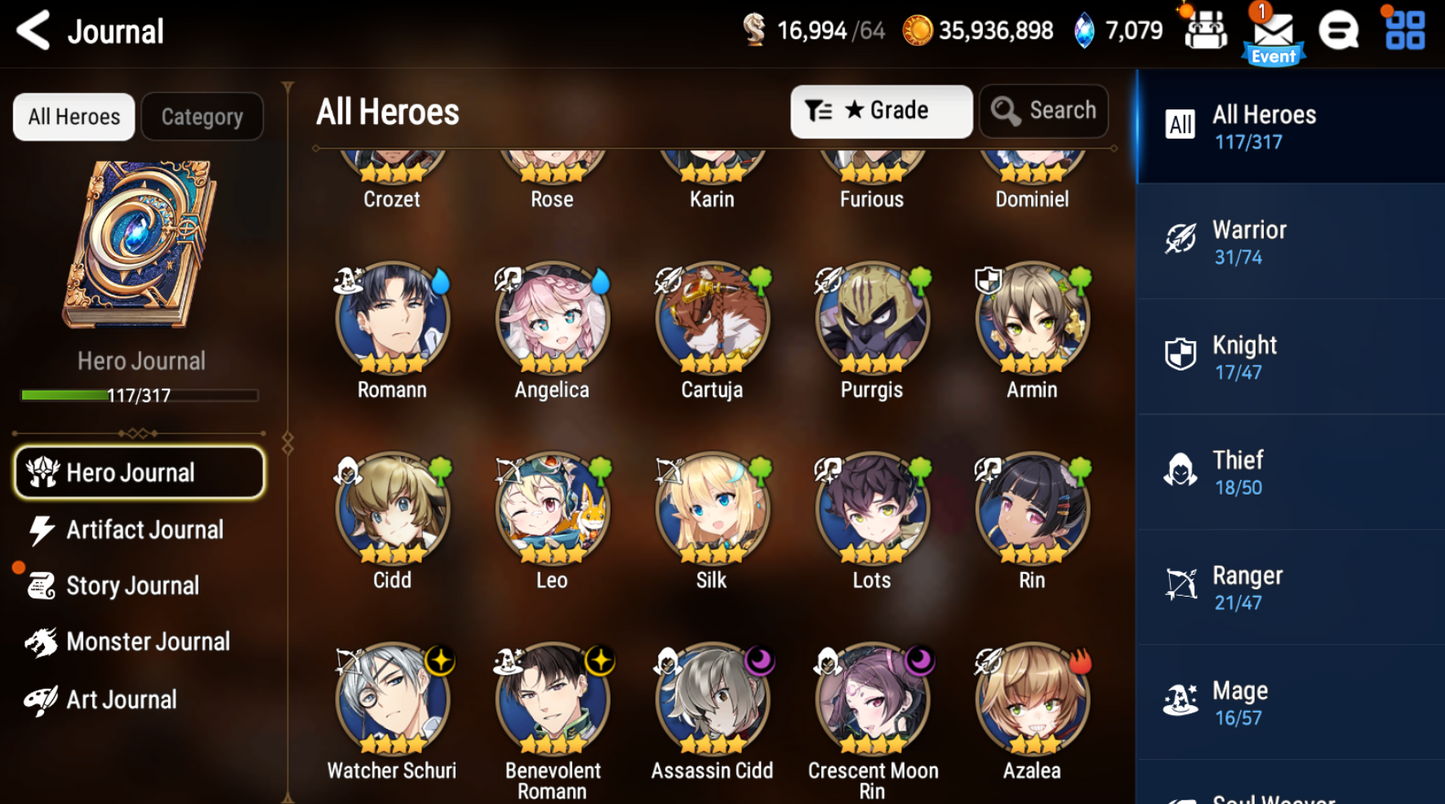1445x804 pixels.
Task: Open the chat bubble icon
Action: click(1339, 30)
